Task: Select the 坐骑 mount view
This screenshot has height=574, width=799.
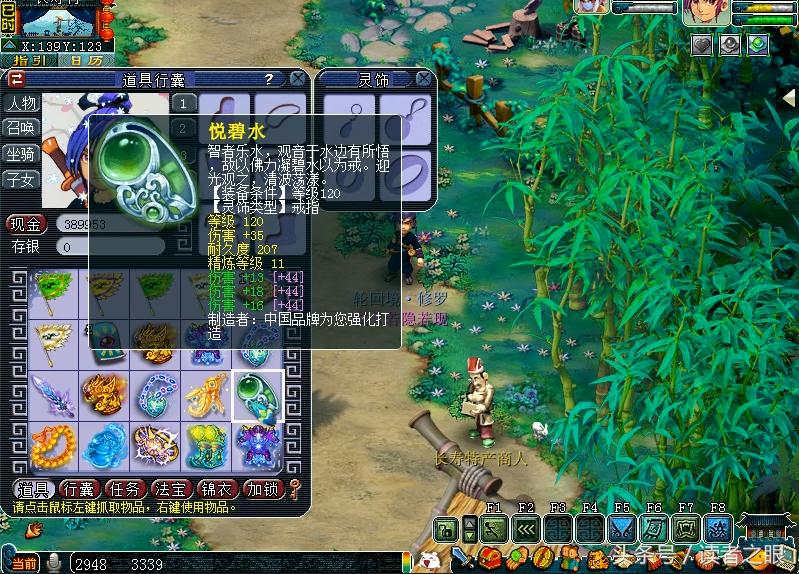Action: 21,154
